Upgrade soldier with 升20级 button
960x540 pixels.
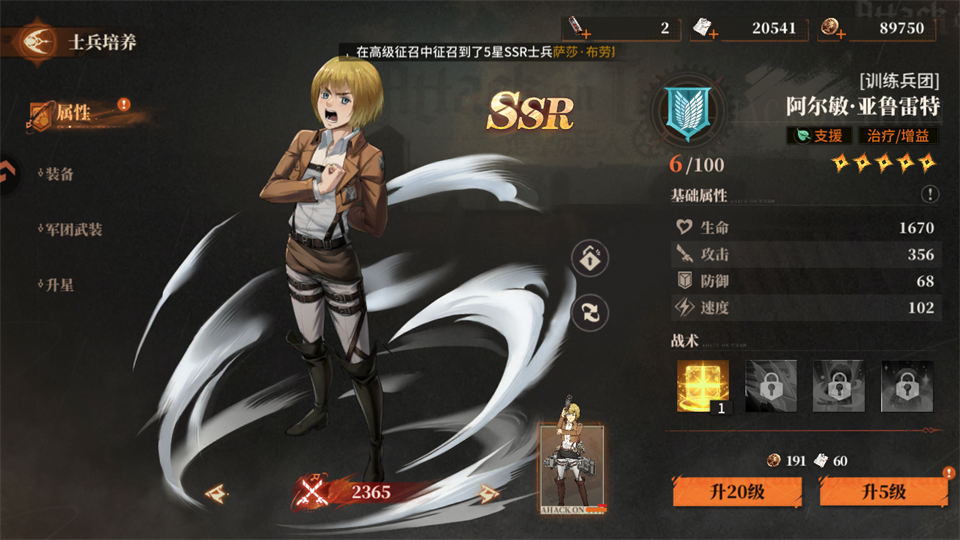(737, 491)
